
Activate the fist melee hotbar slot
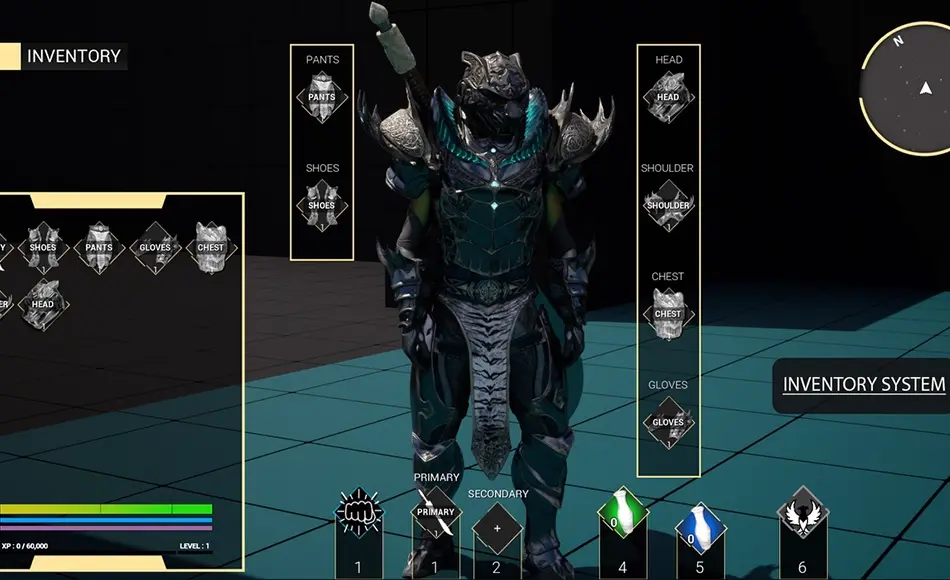pos(359,512)
